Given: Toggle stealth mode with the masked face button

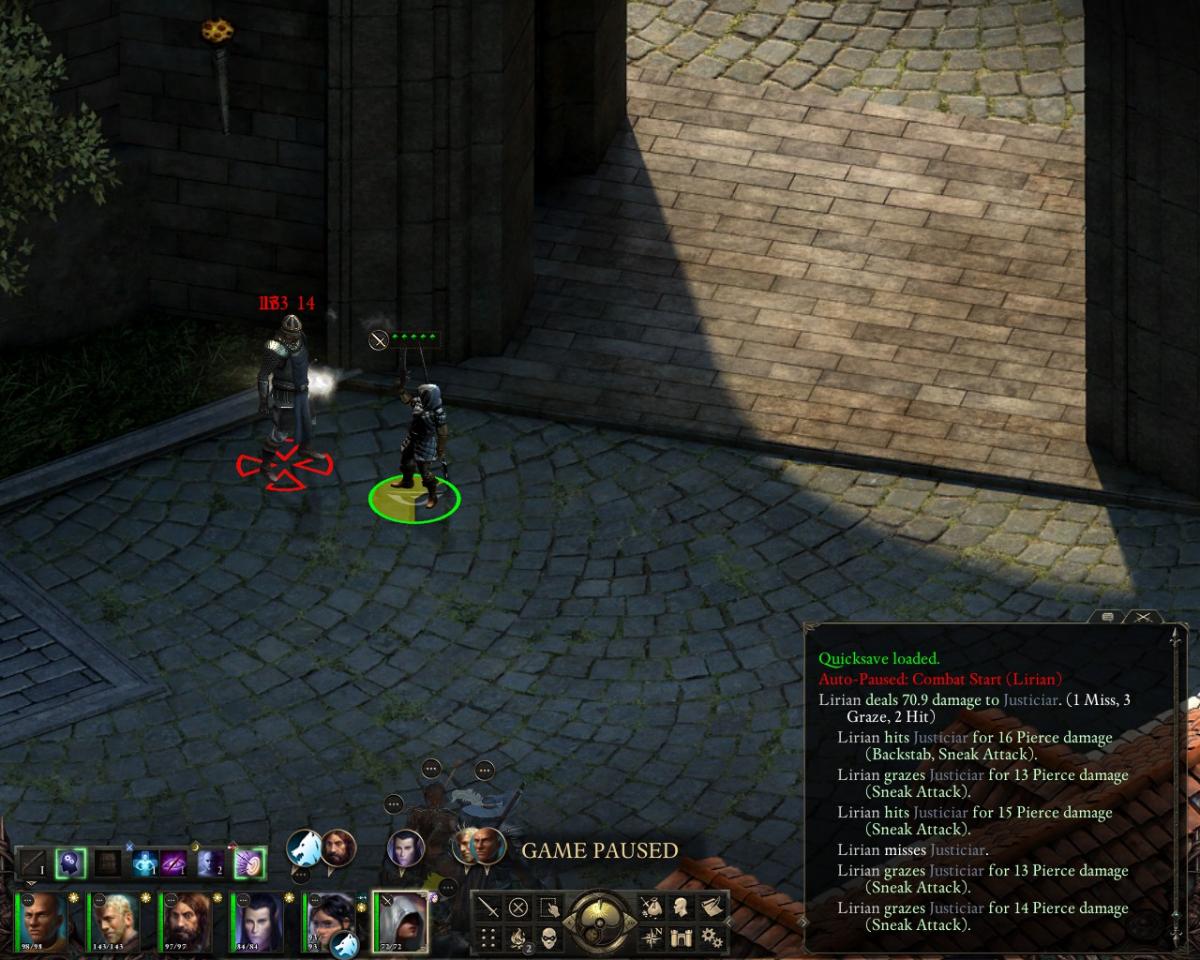Looking at the screenshot, I should pyautogui.click(x=549, y=938).
